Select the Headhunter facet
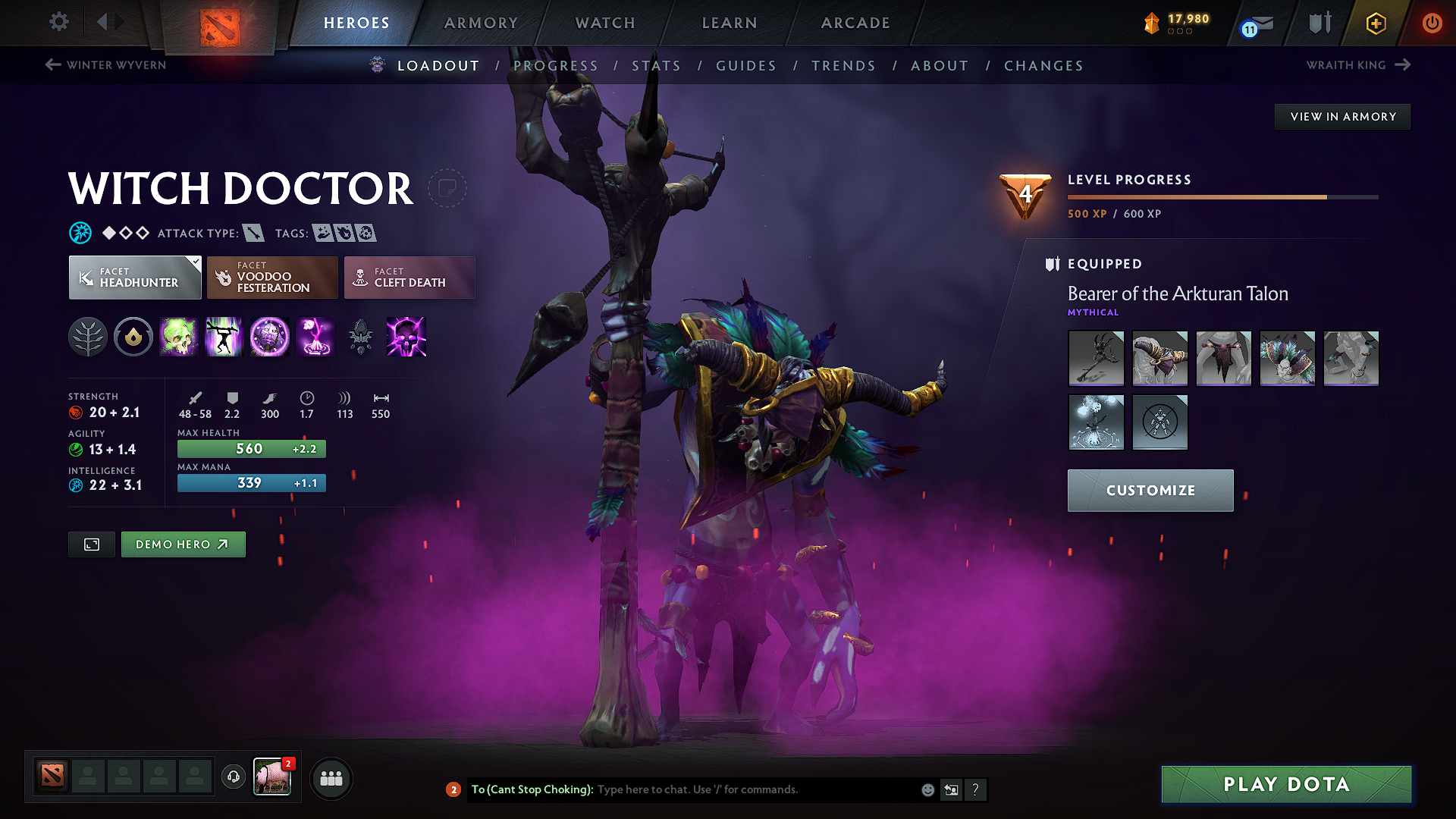The width and height of the screenshot is (1456, 819). click(x=134, y=278)
